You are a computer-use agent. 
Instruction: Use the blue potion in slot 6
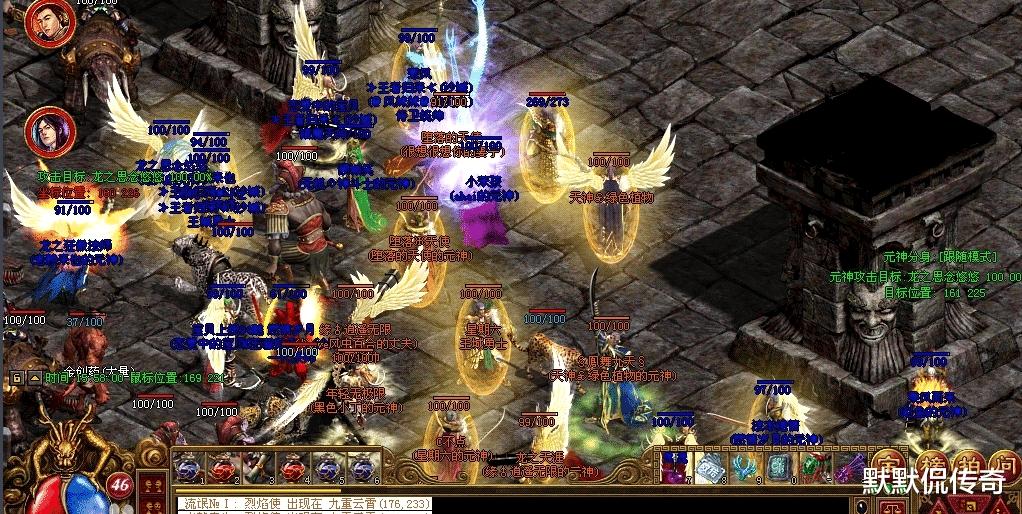(360, 467)
